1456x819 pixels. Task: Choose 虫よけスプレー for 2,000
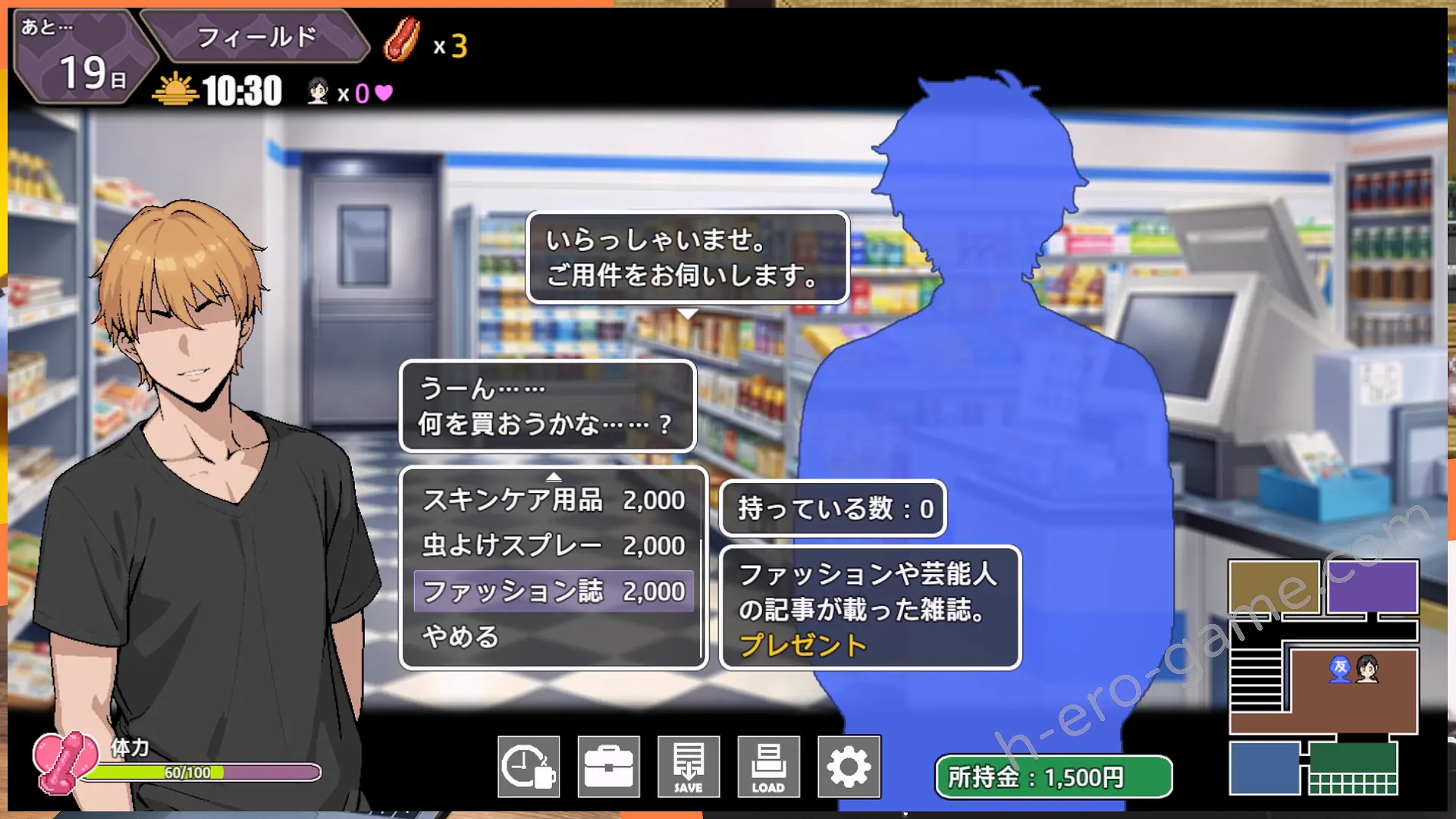pyautogui.click(x=554, y=546)
